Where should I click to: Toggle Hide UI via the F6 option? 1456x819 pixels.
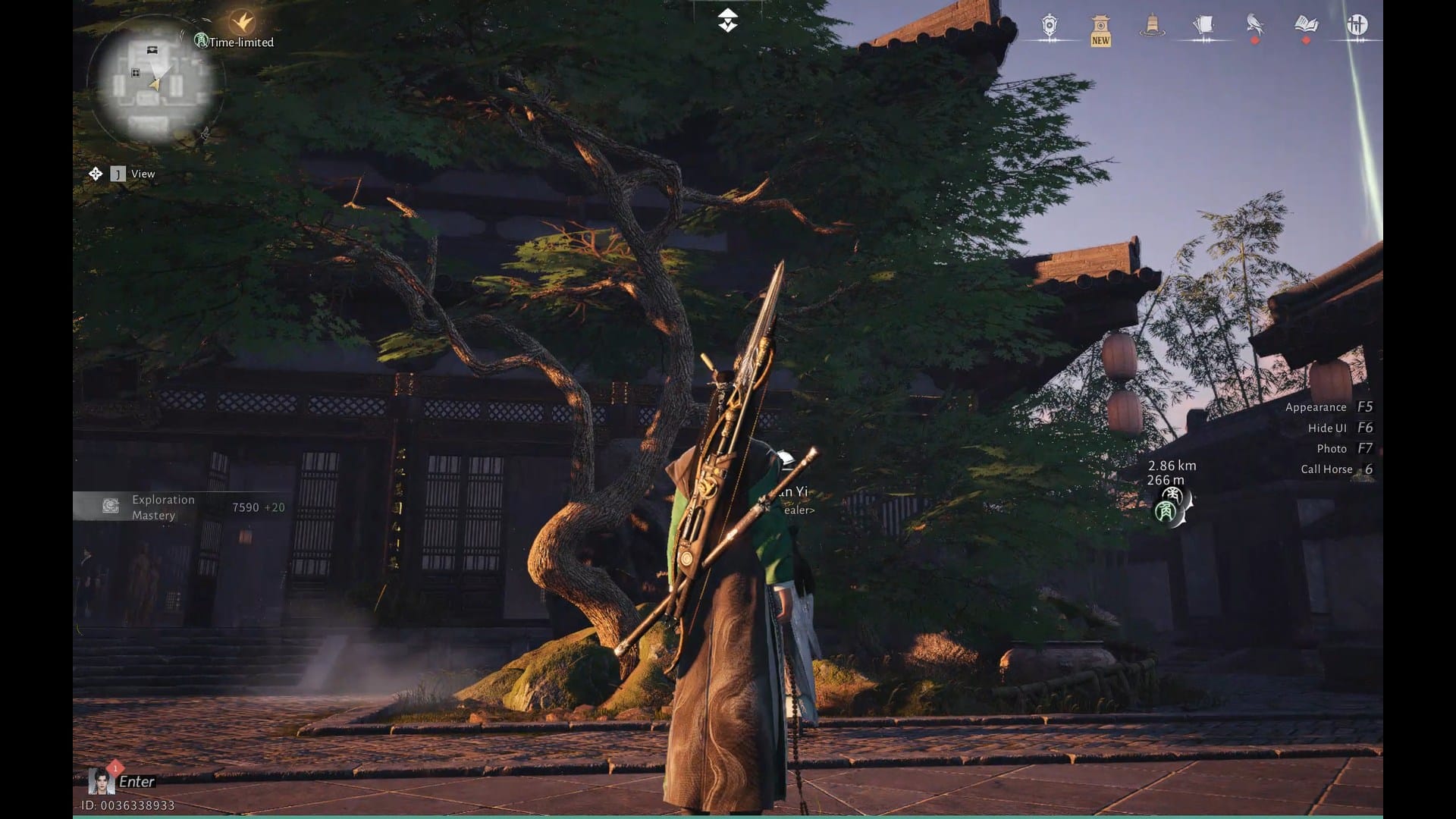pos(1332,428)
